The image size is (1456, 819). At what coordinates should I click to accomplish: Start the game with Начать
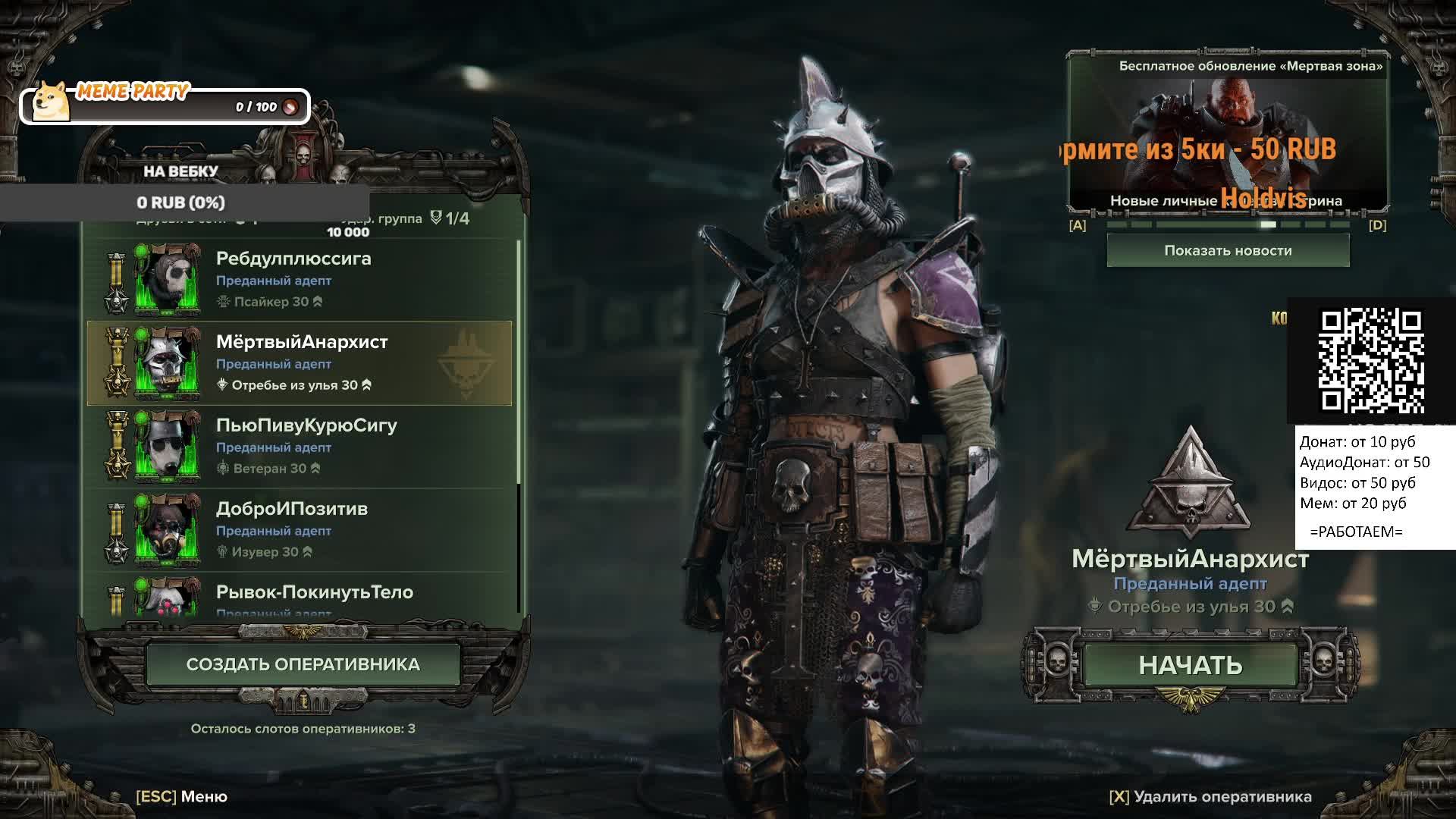coord(1190,665)
